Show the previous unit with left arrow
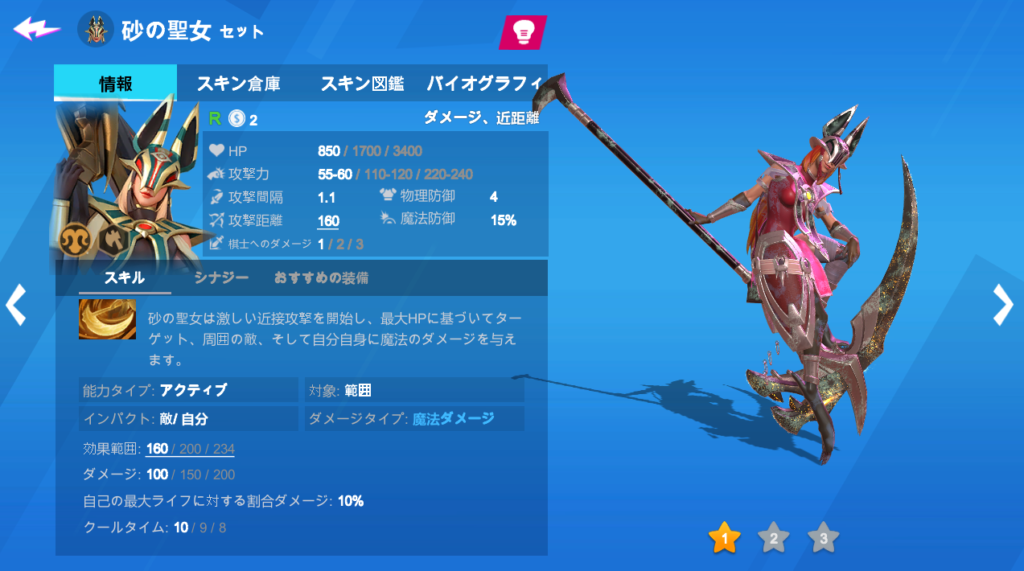1024x571 pixels. [16, 305]
